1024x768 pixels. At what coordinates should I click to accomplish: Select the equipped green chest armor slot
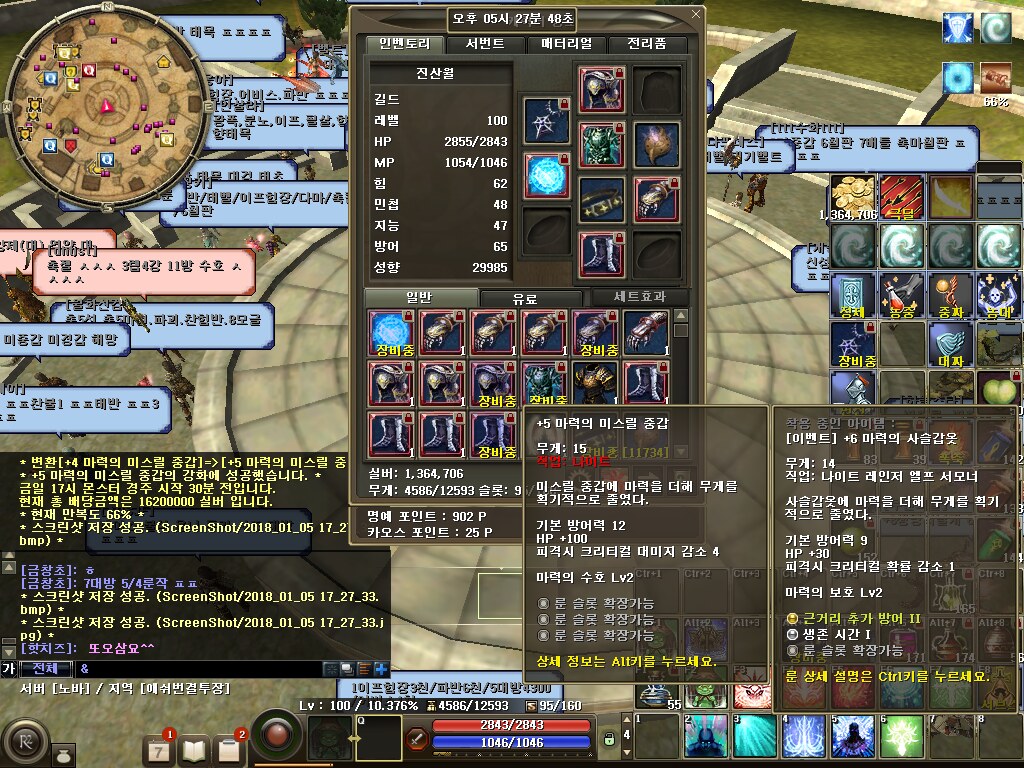click(601, 143)
